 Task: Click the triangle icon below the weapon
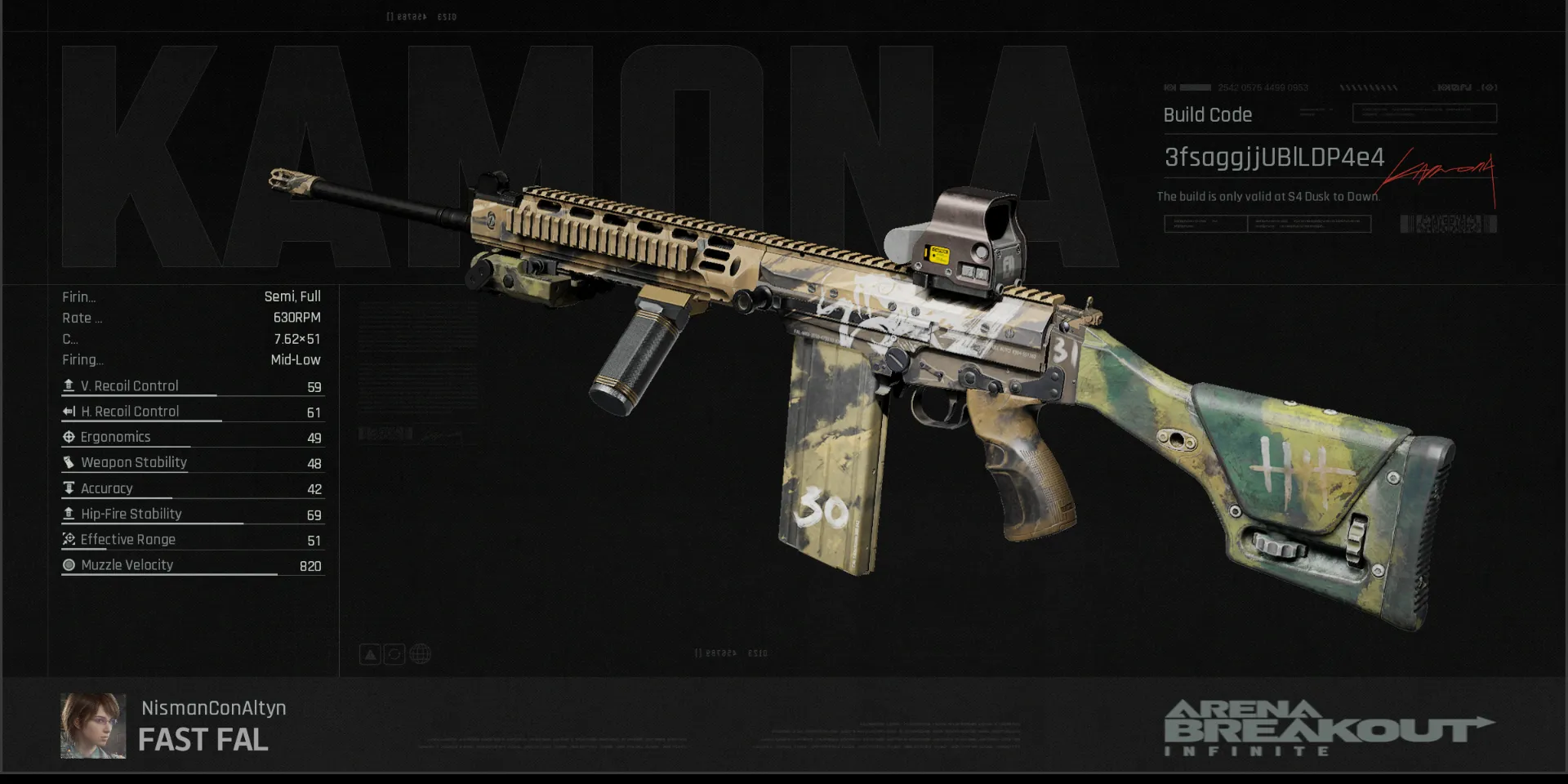pyautogui.click(x=370, y=654)
